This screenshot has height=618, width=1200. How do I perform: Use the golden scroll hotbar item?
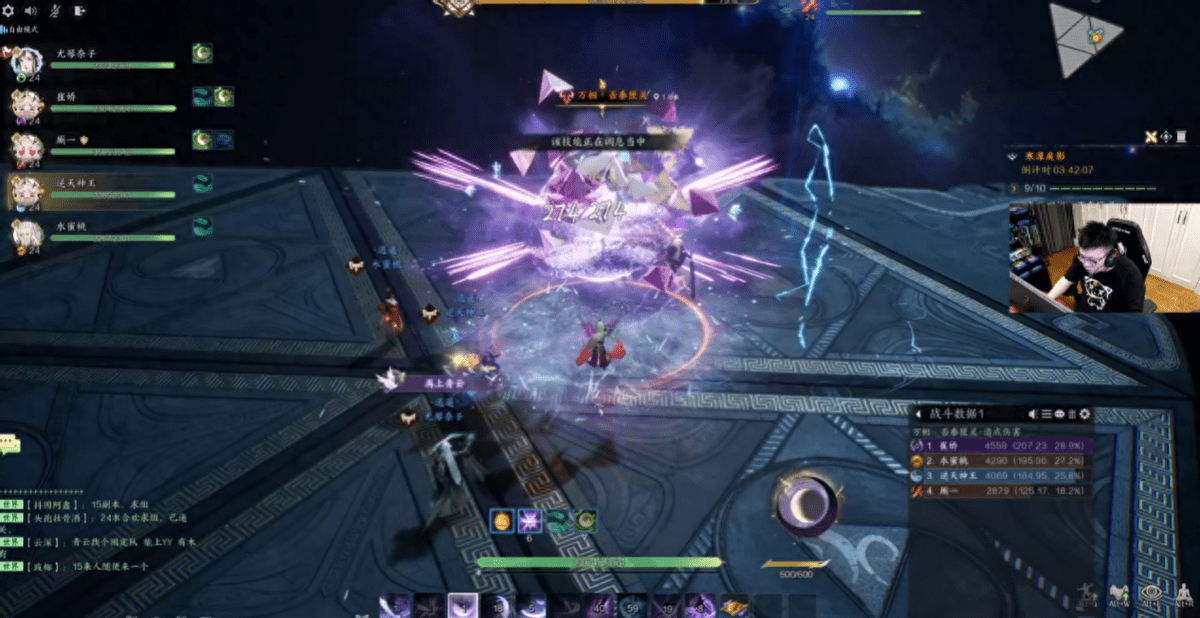735,606
